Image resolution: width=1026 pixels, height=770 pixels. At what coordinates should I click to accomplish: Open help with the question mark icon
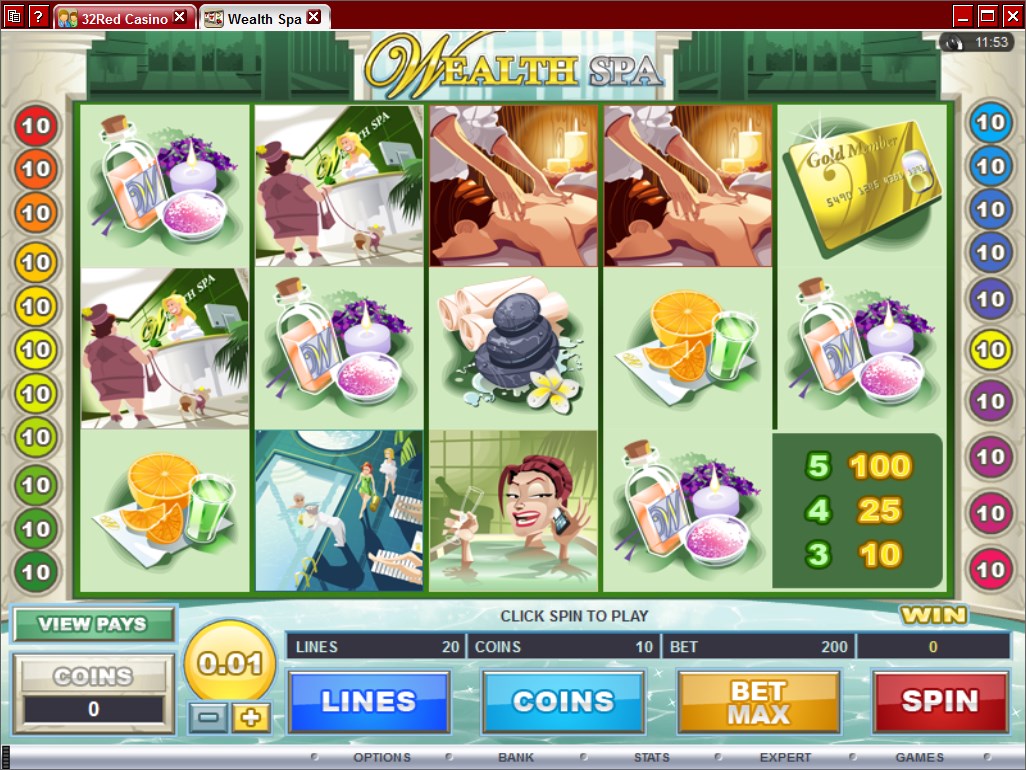pyautogui.click(x=38, y=16)
